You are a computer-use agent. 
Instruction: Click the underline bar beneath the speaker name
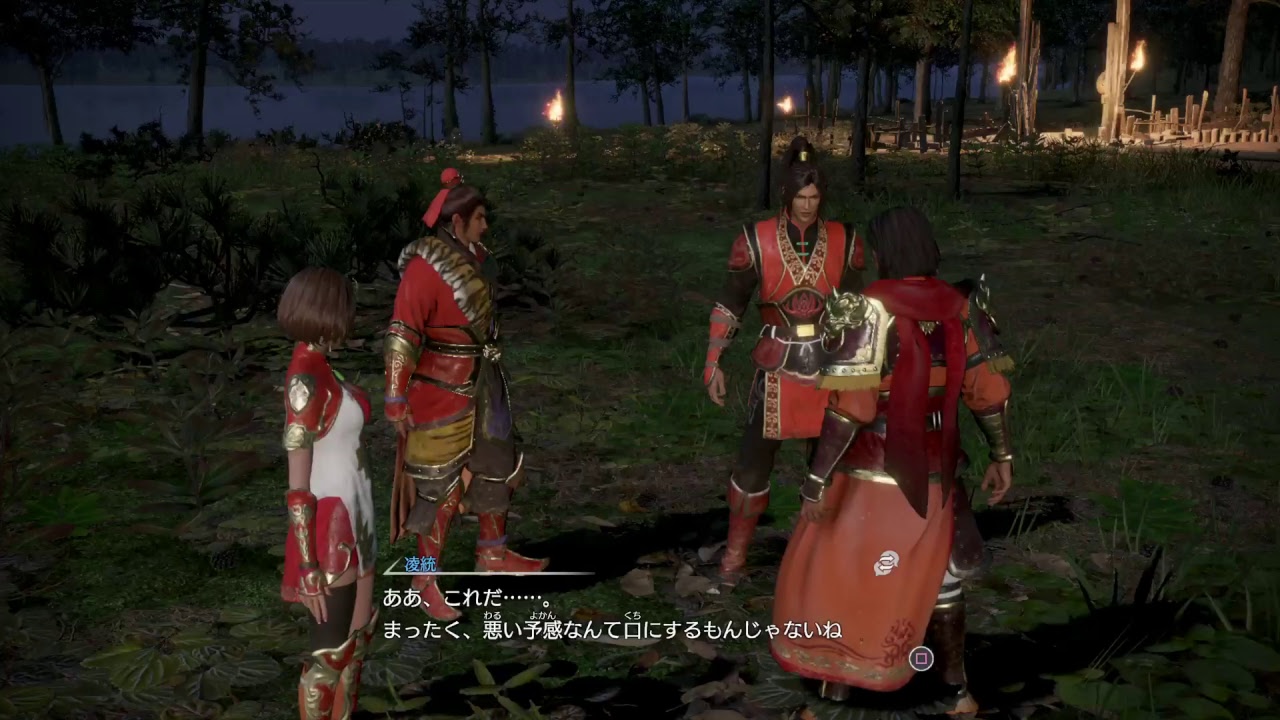(490, 572)
